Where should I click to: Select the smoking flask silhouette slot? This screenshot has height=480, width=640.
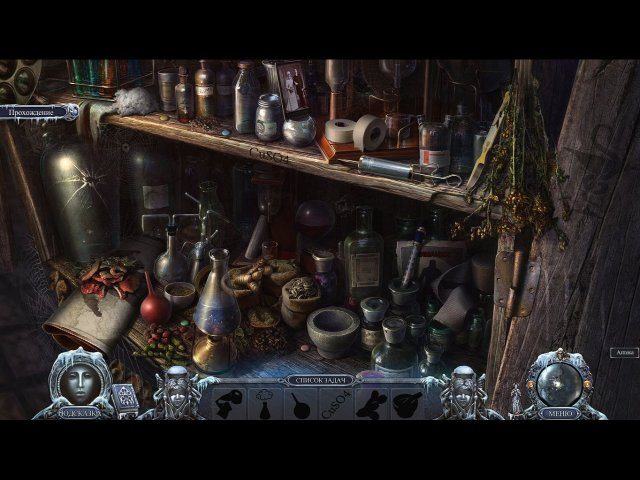265,404
